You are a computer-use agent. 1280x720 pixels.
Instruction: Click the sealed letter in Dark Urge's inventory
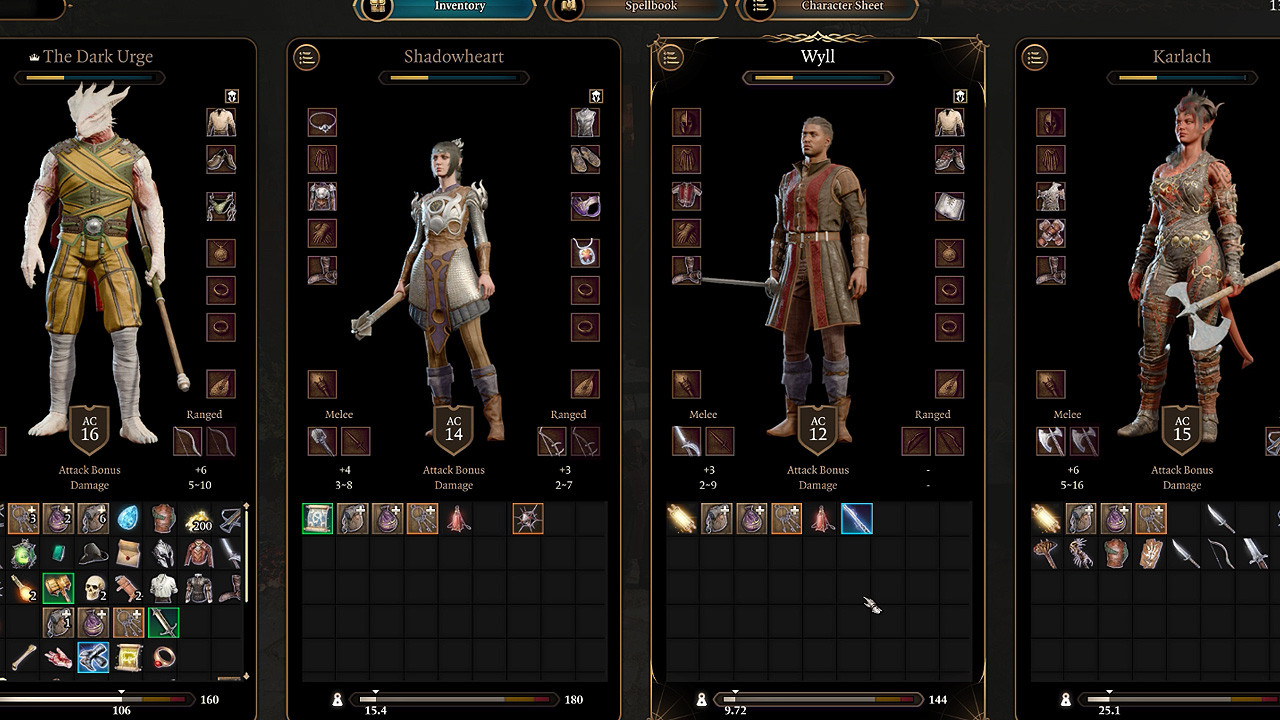[x=129, y=554]
